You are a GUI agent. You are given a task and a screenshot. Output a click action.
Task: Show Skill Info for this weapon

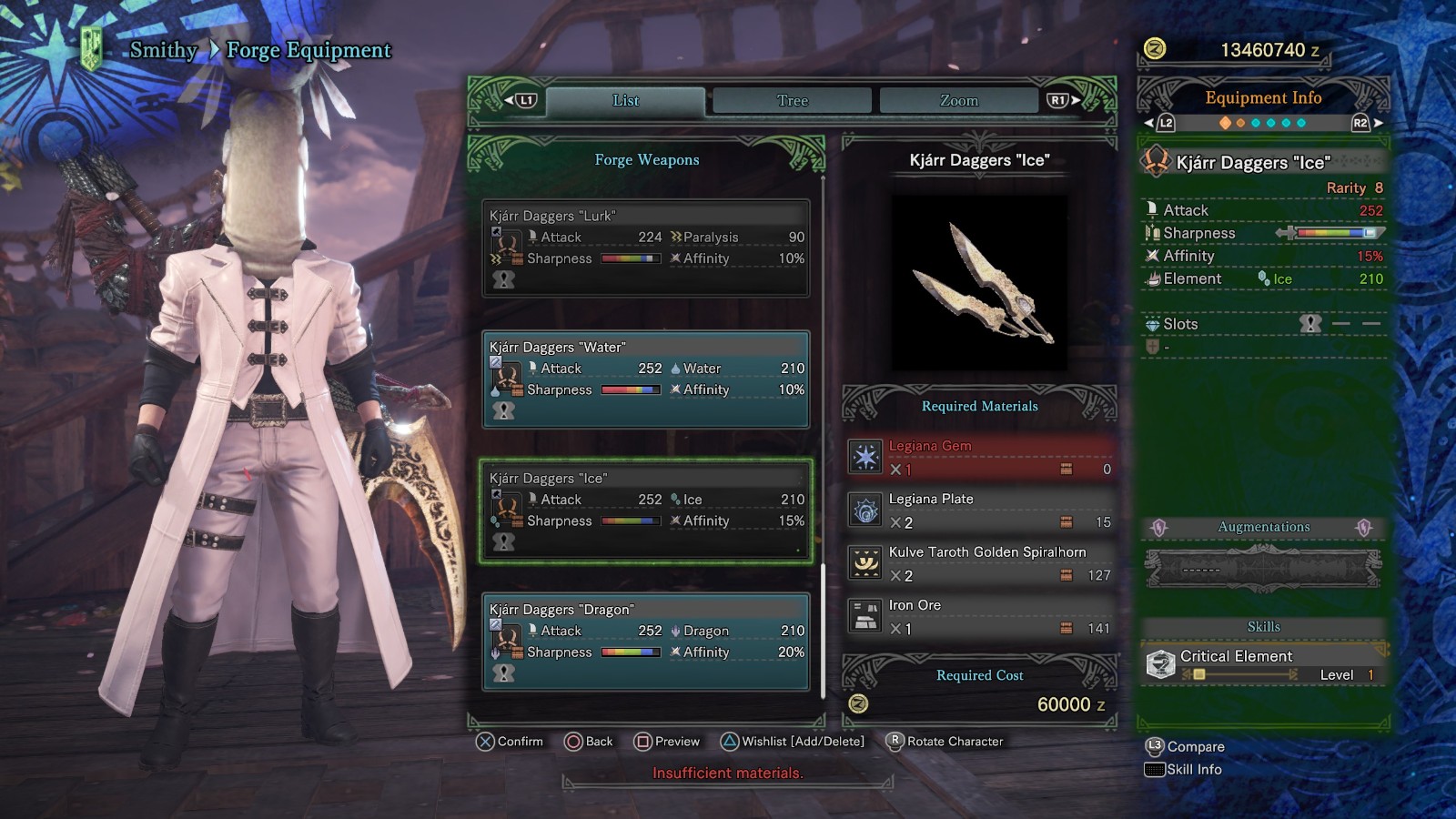point(1184,770)
